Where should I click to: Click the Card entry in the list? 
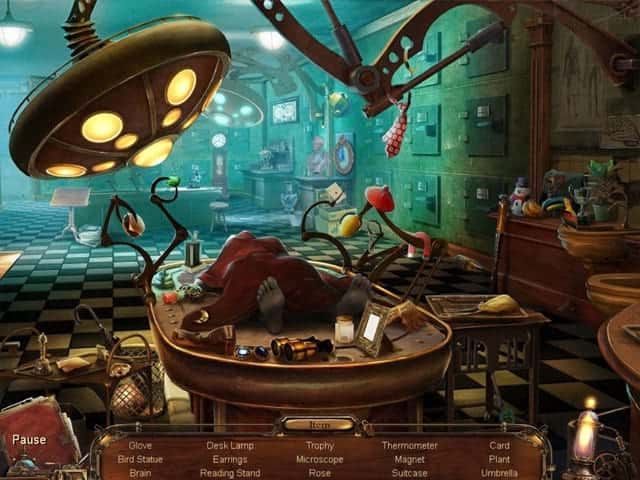499,445
